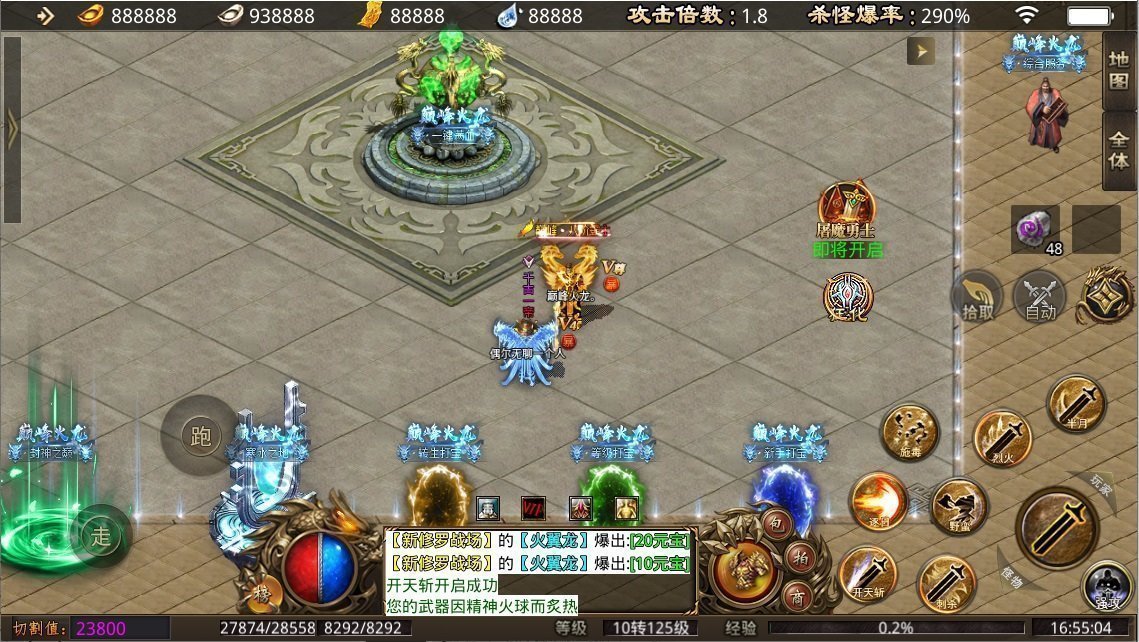Switch movement to 走 walk mode
1139x642 pixels.
101,536
